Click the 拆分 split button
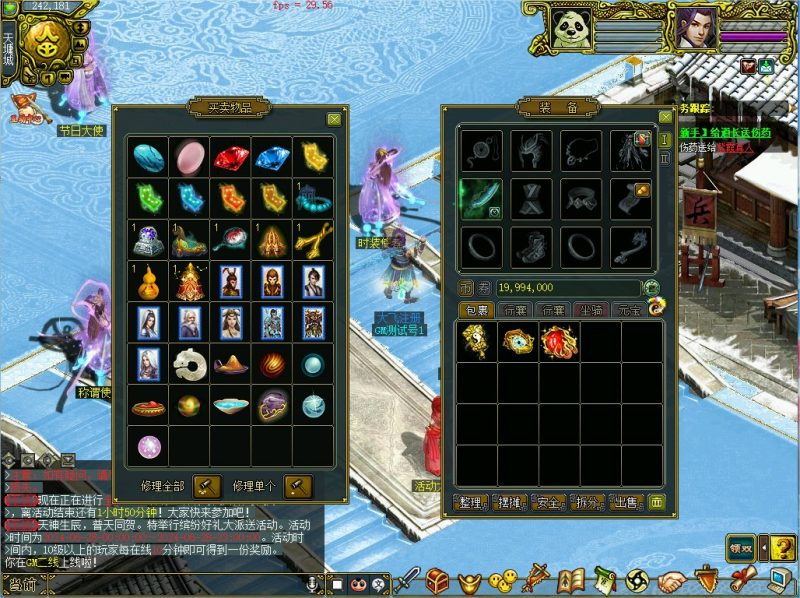 (x=588, y=502)
